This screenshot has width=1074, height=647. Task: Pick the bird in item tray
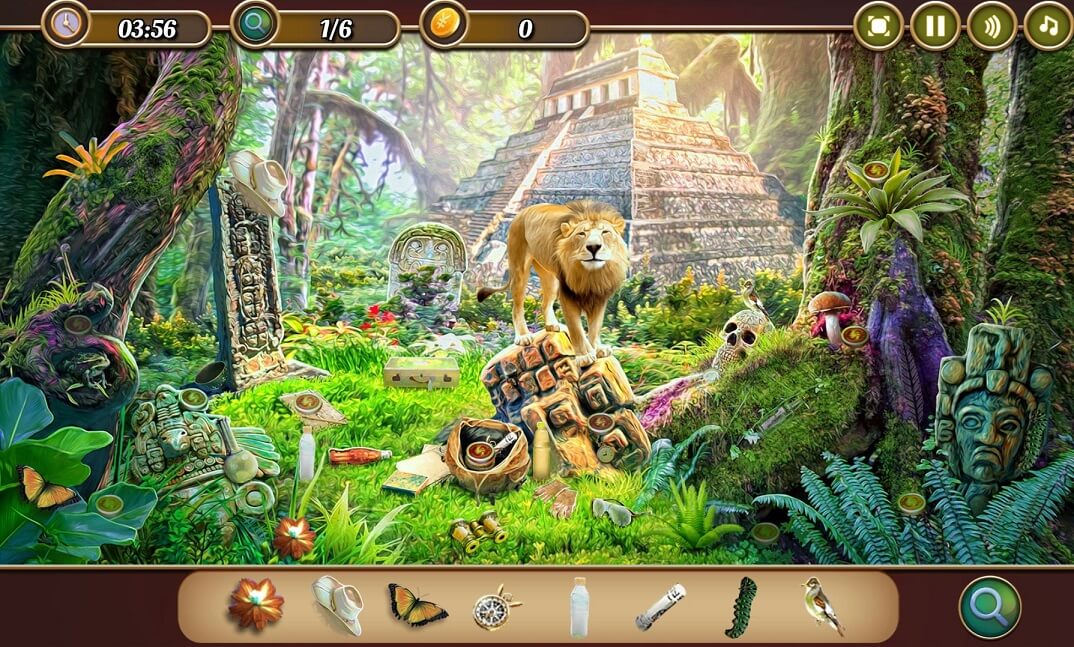[822, 606]
